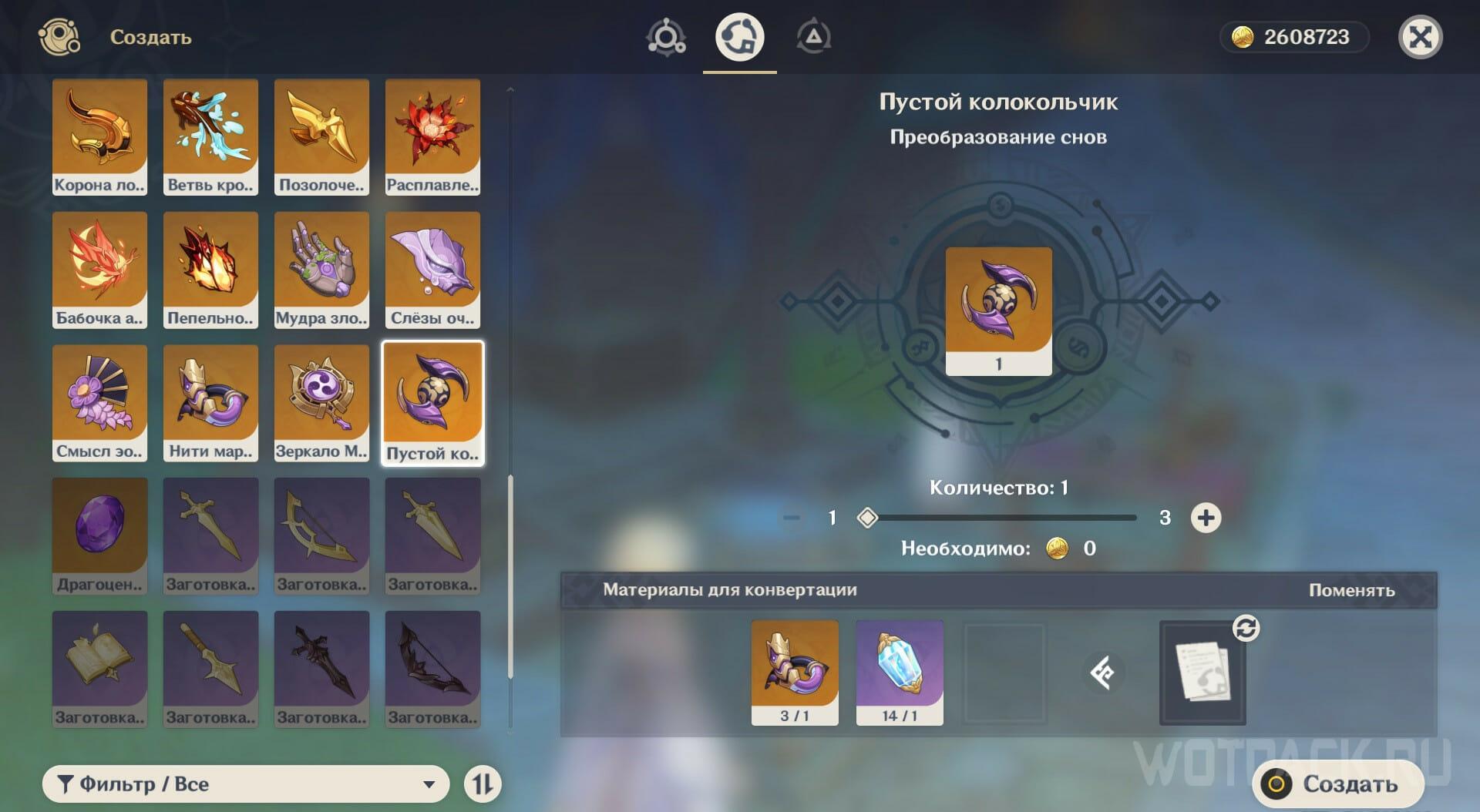Select the Слёзы оч.. item
The image size is (1480, 812).
click(x=432, y=270)
